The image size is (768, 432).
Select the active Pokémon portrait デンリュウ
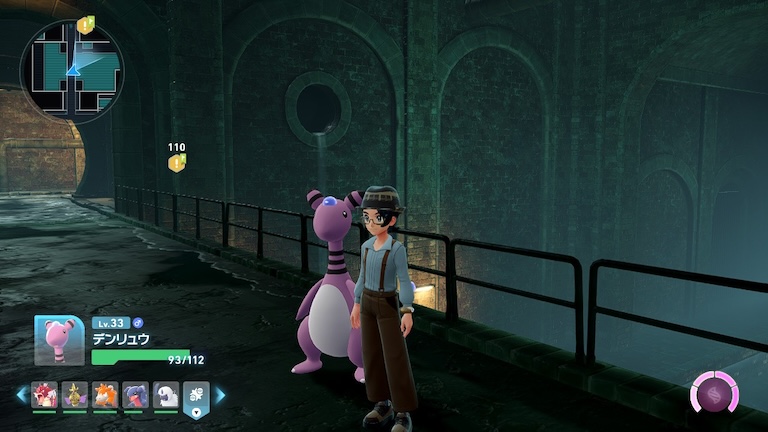[57, 340]
